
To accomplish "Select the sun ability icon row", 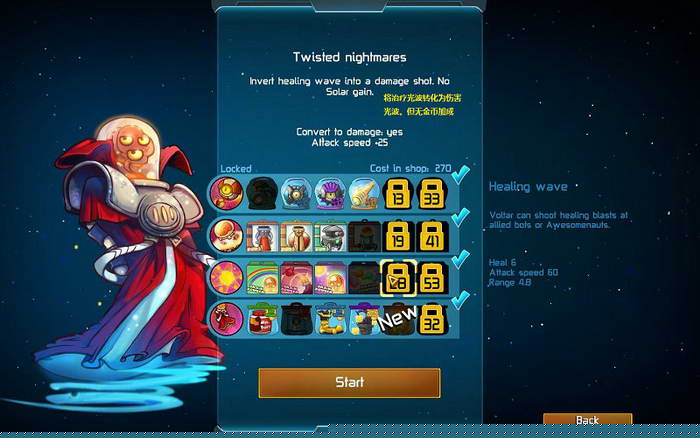I will click(x=224, y=277).
